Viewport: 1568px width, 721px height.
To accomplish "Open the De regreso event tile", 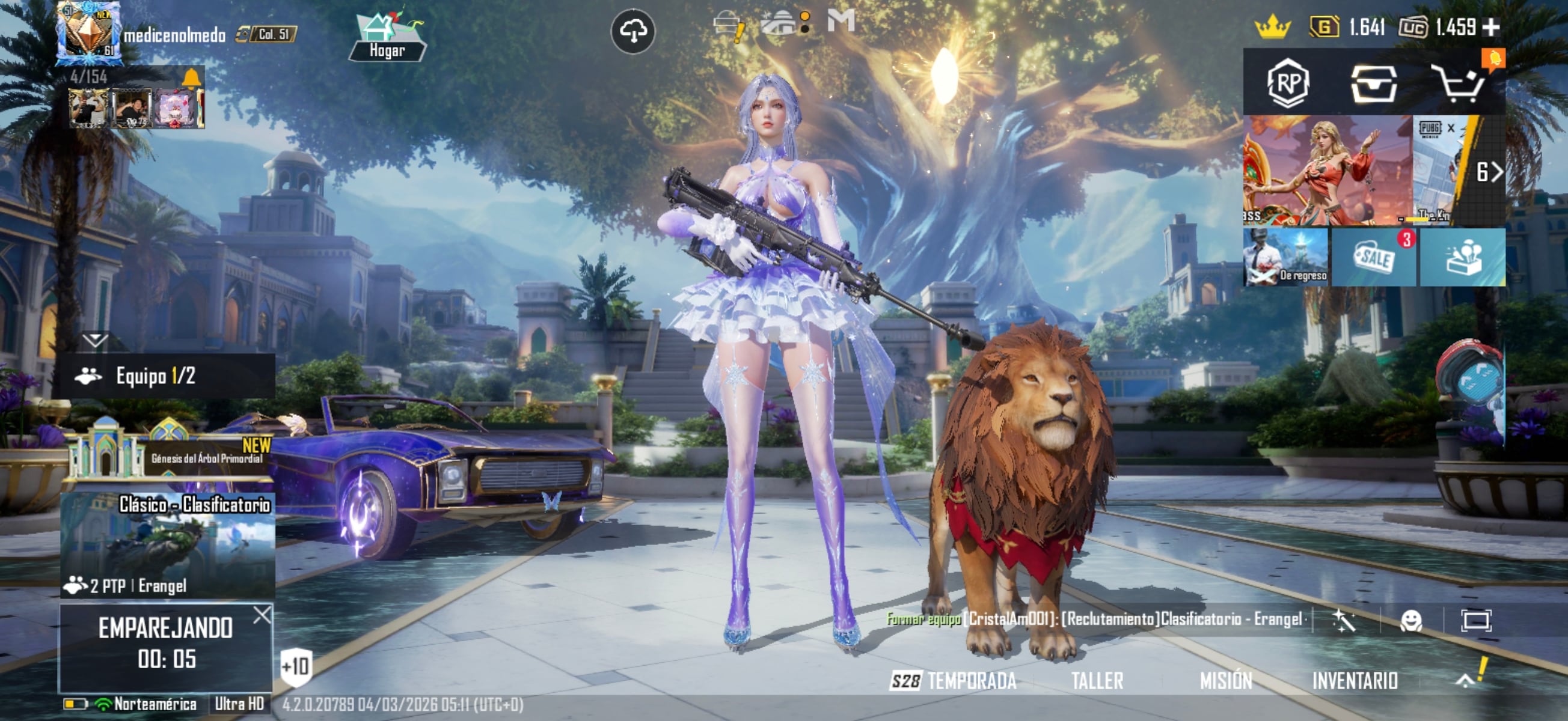I will pos(1285,258).
